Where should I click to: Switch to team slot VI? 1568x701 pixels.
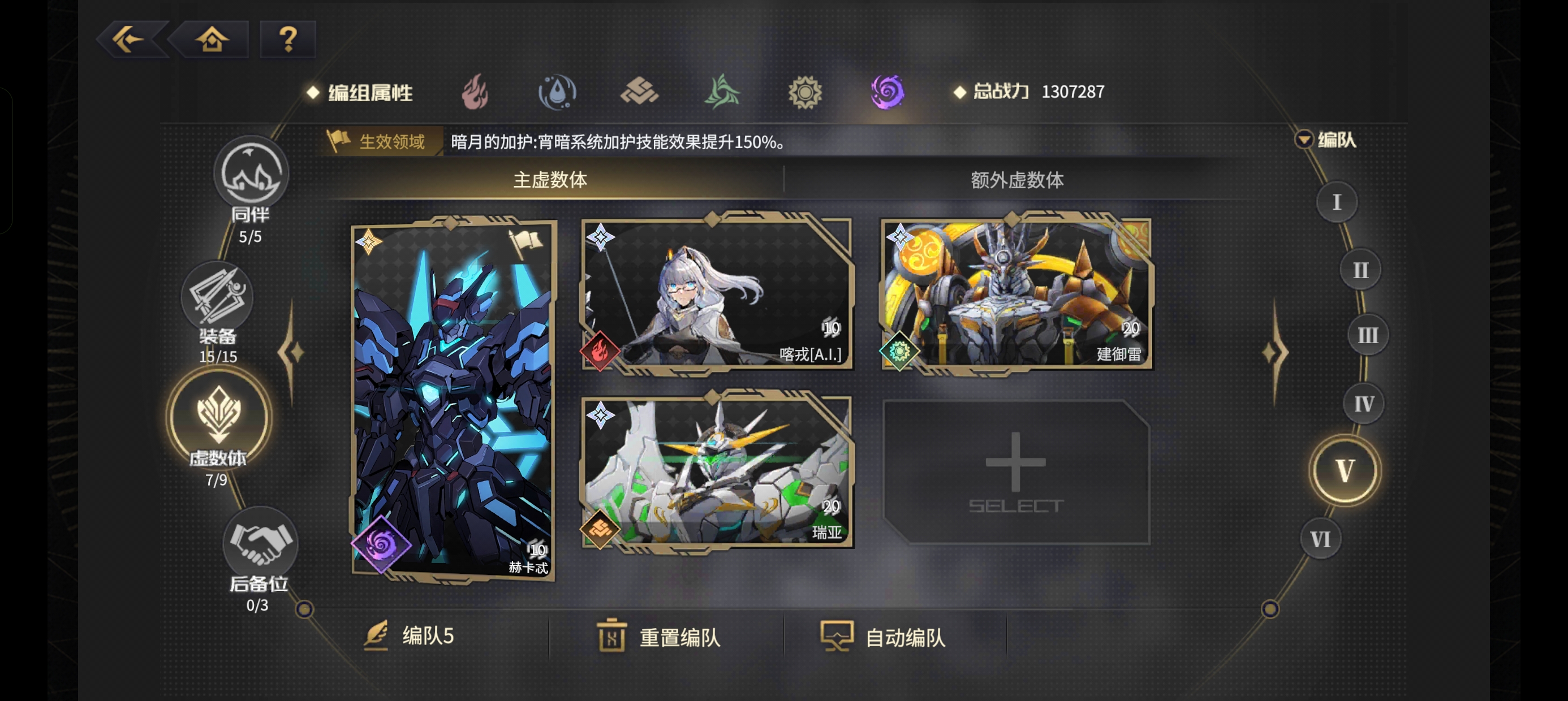point(1321,538)
